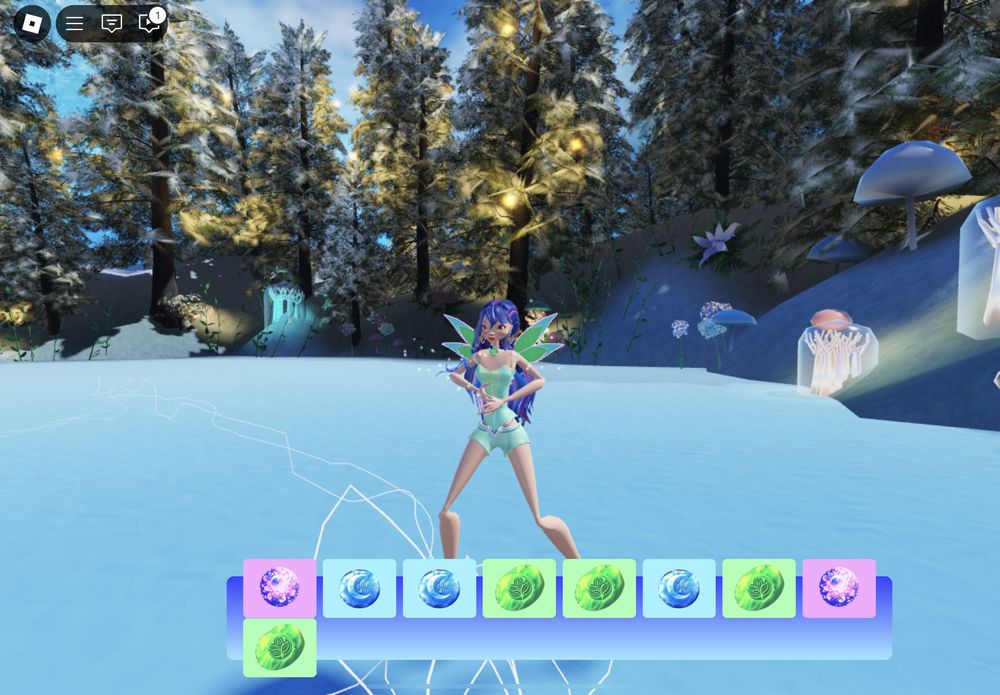Click the three-line hamburger menu icon
The width and height of the screenshot is (1000, 695).
tap(75, 24)
